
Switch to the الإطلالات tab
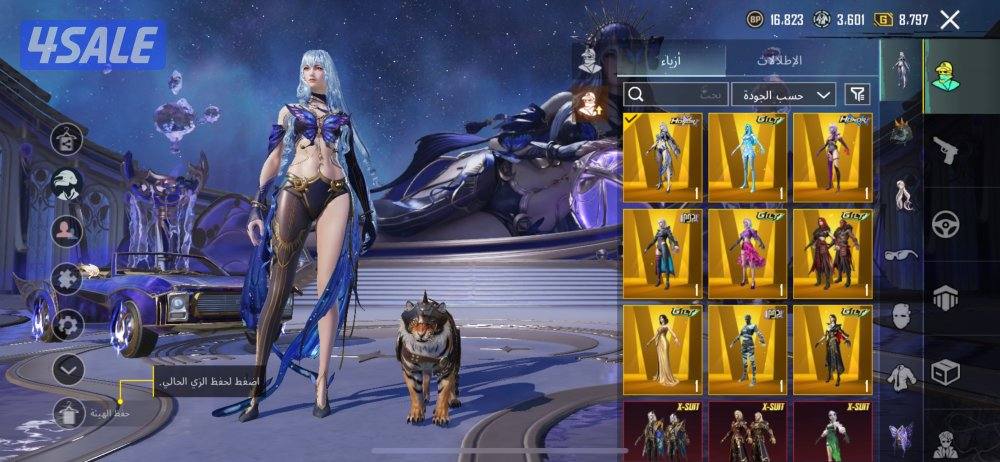(x=779, y=61)
